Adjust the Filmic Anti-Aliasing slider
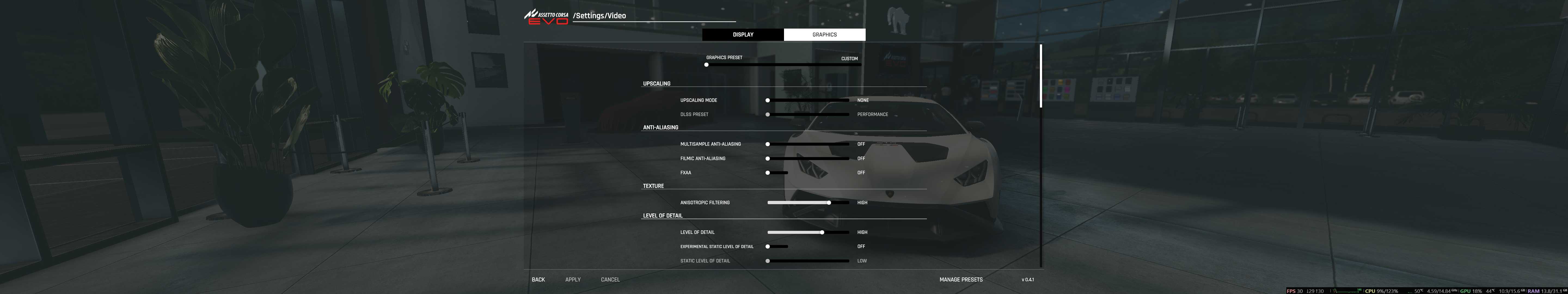This screenshot has width=1568, height=294. (x=808, y=158)
